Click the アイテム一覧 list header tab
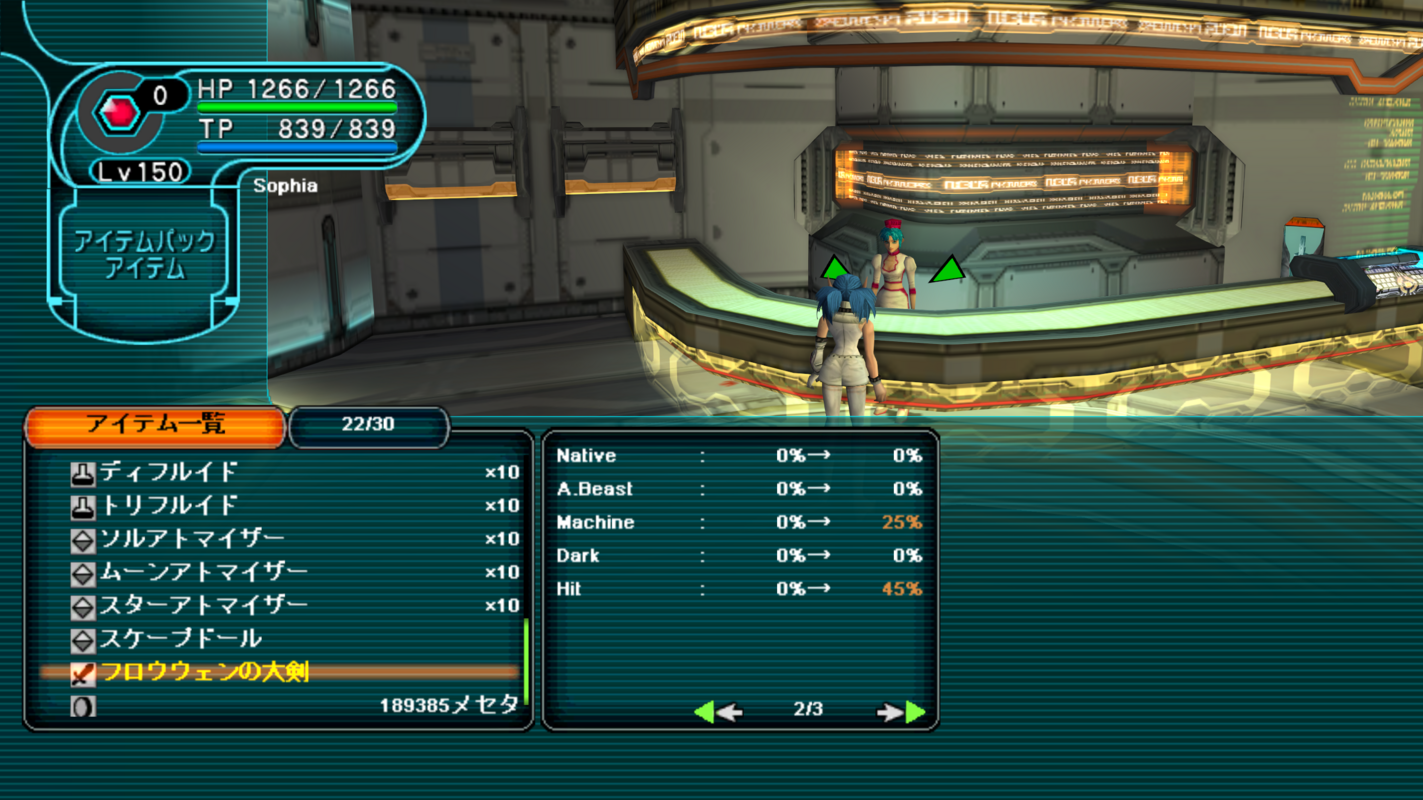 pos(155,425)
